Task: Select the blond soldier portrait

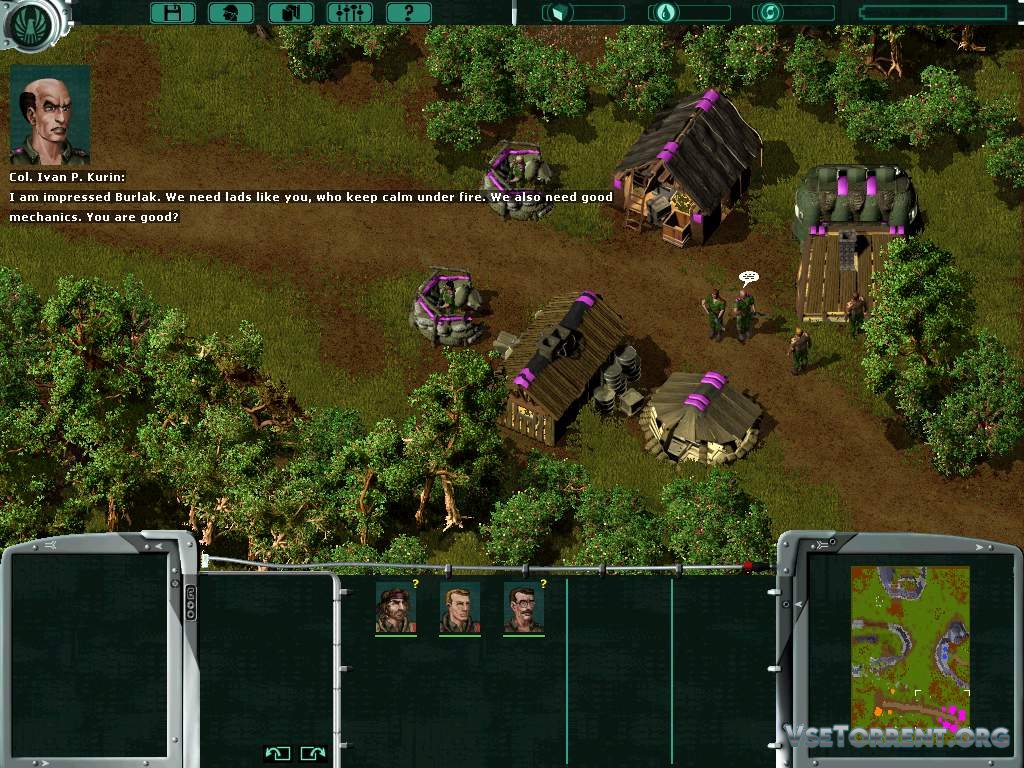Action: point(460,607)
